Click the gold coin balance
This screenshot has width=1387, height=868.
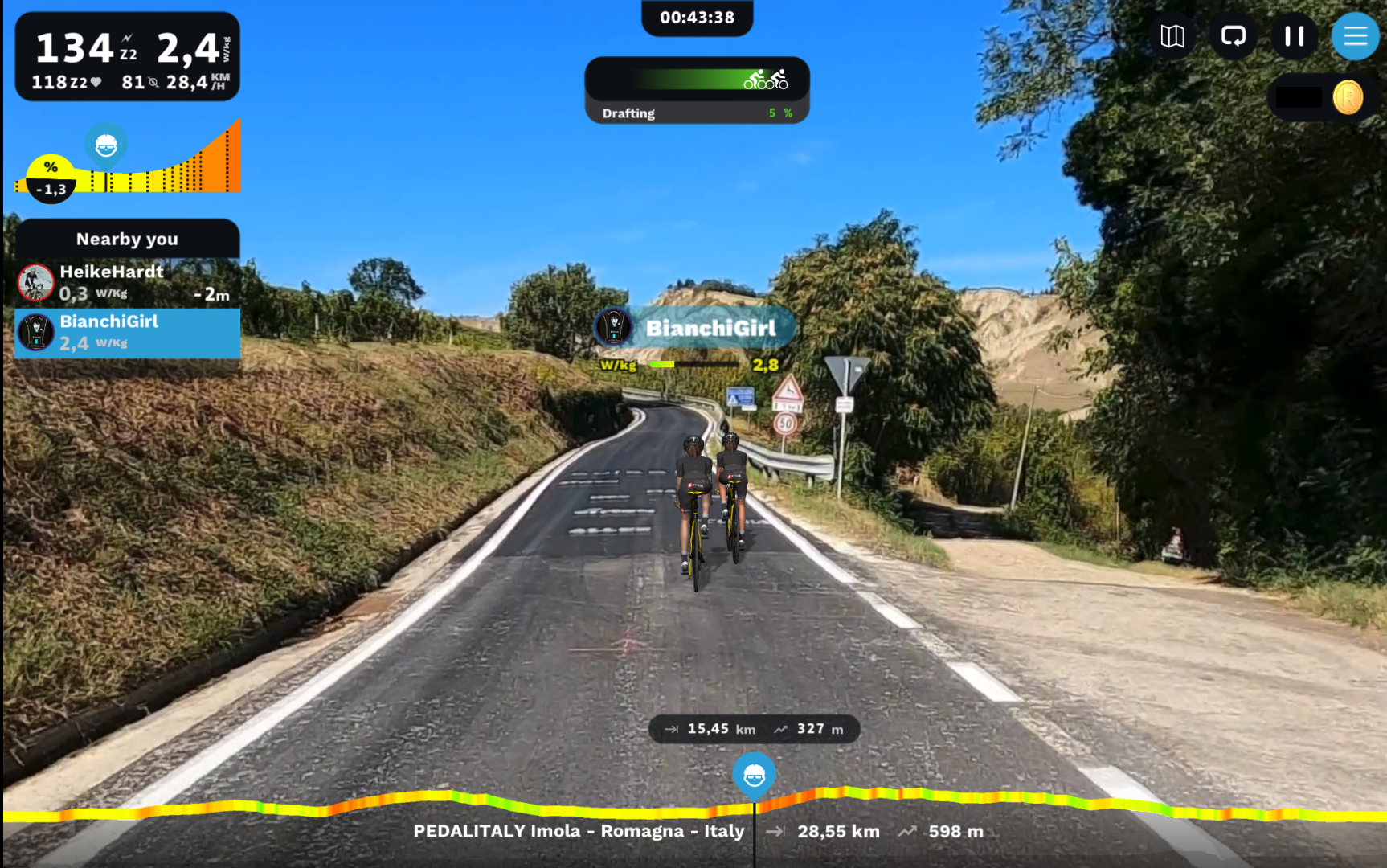point(1347,98)
